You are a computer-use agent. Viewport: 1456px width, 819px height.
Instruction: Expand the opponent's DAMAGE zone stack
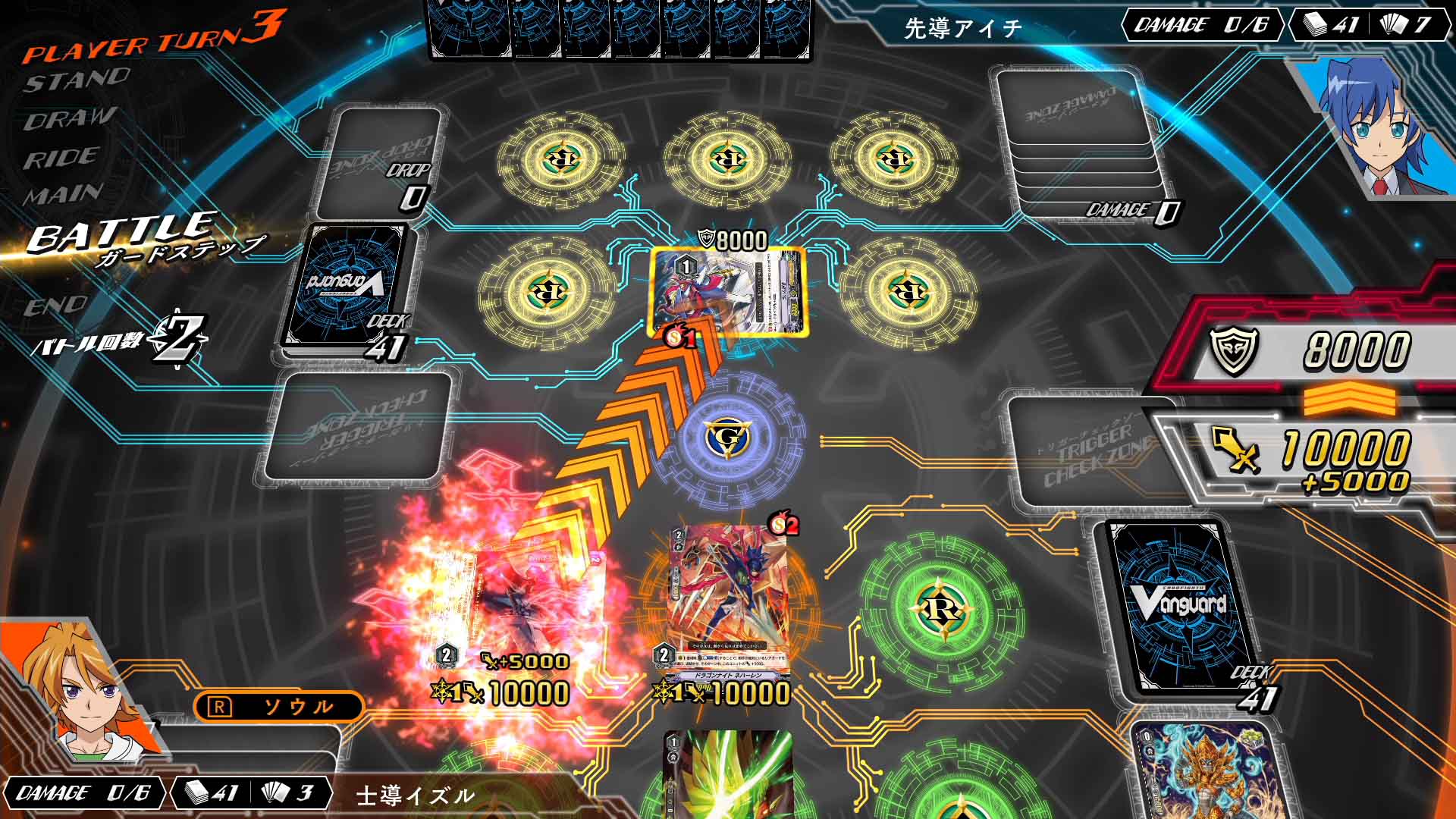(1077, 136)
